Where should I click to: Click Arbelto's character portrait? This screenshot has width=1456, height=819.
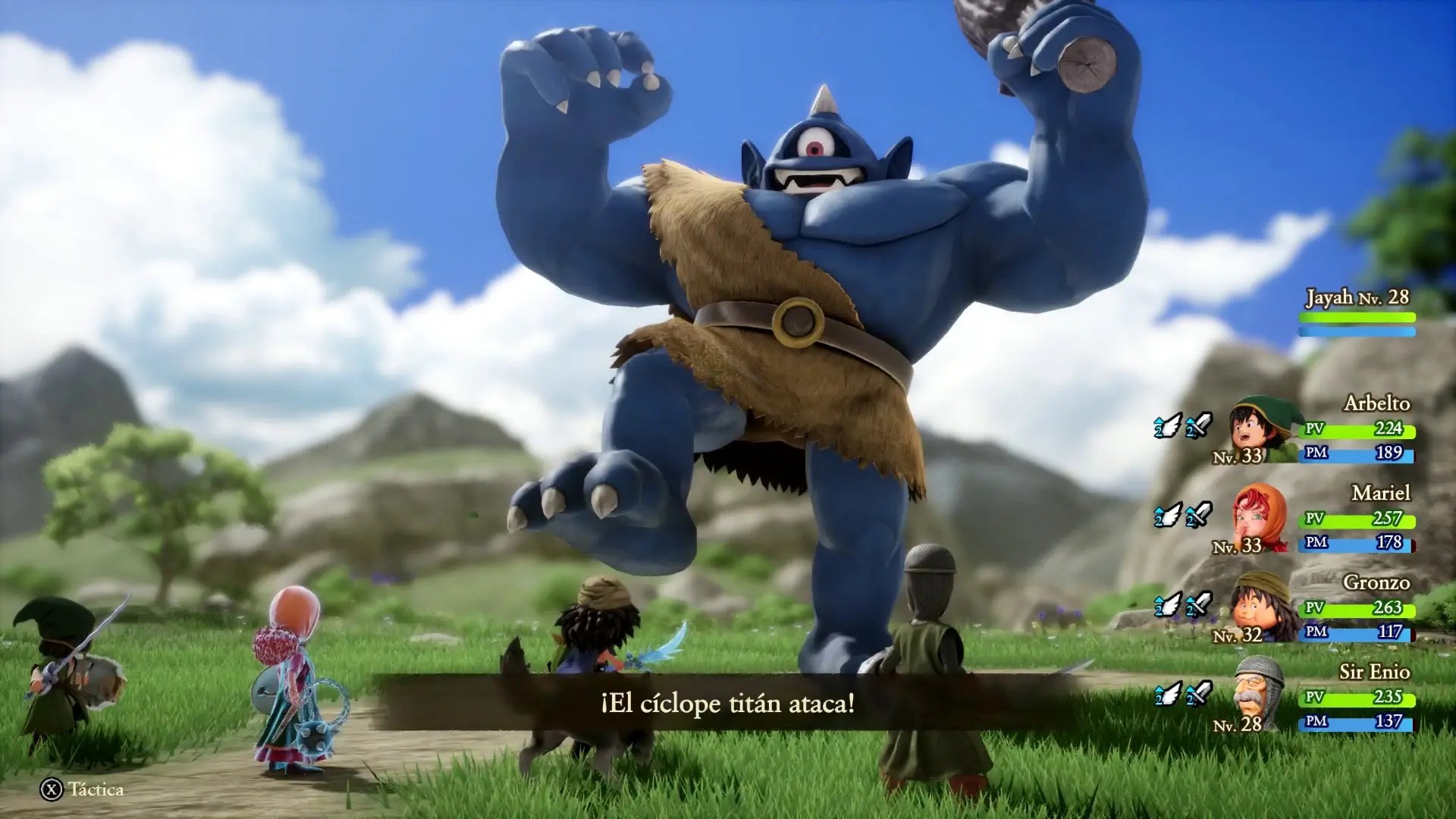point(1257,431)
